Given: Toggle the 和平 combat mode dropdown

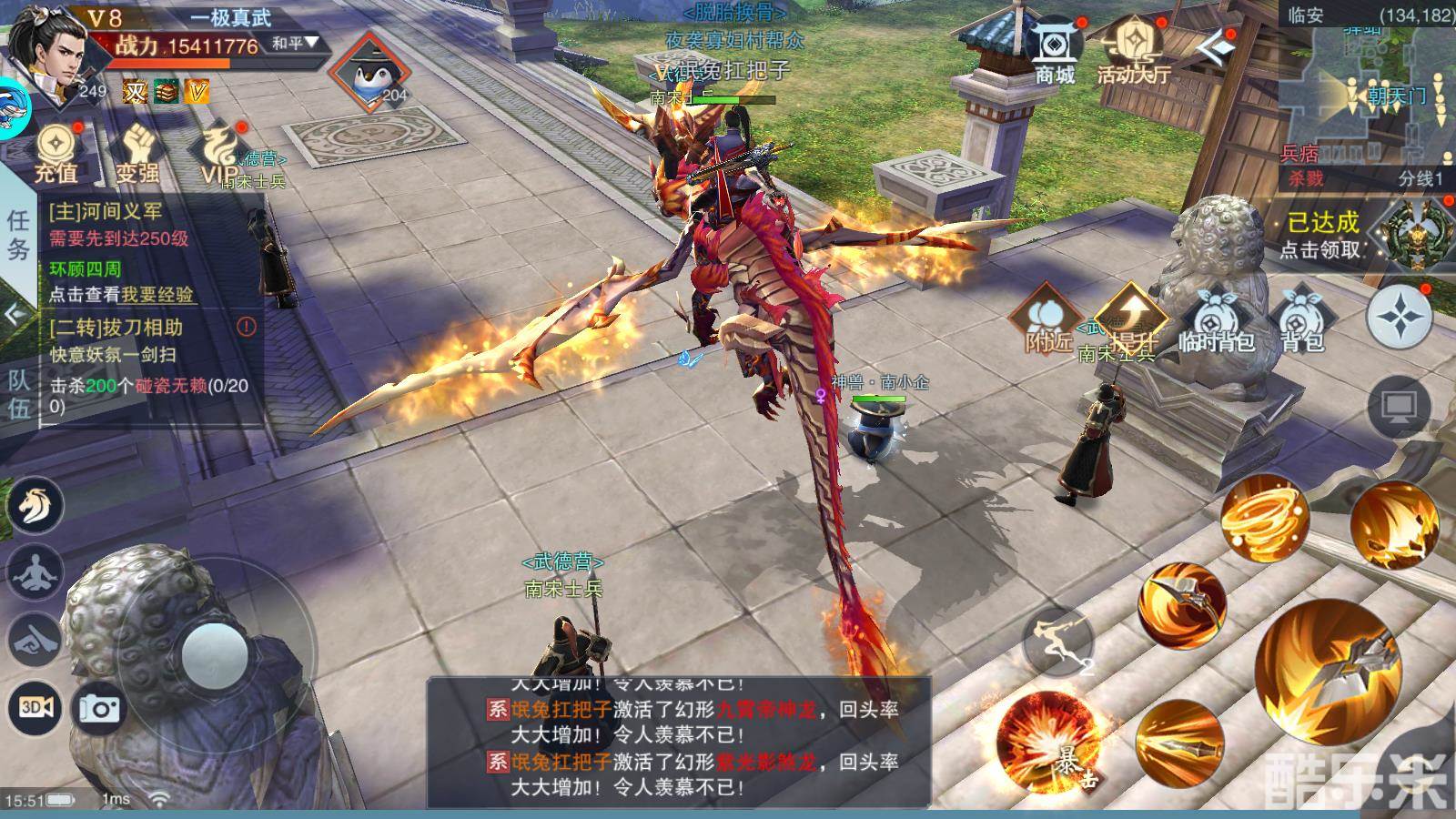Looking at the screenshot, I should point(297,43).
